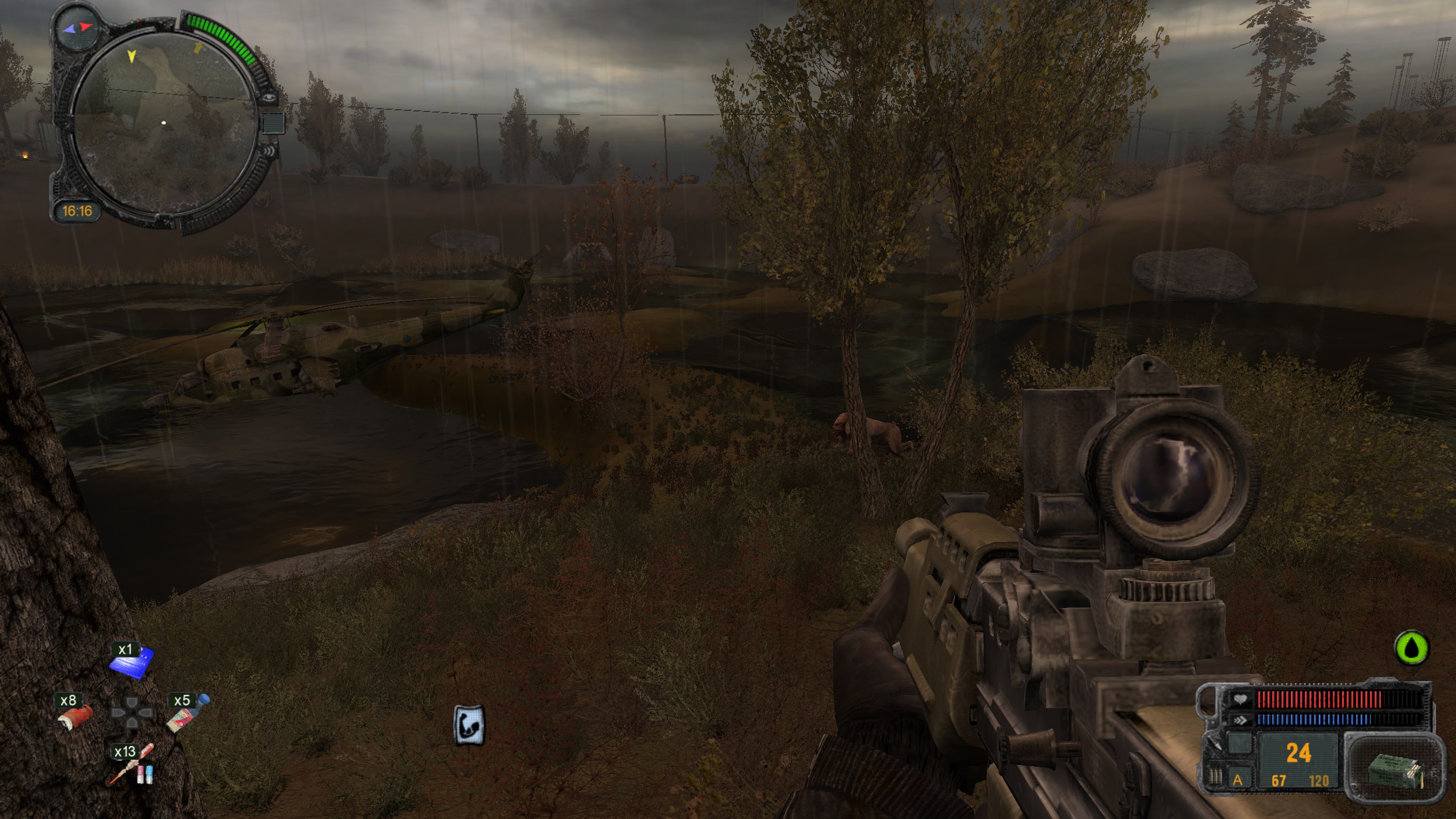Toggle the fire mode A indicator
This screenshot has width=1456, height=819.
(1237, 780)
